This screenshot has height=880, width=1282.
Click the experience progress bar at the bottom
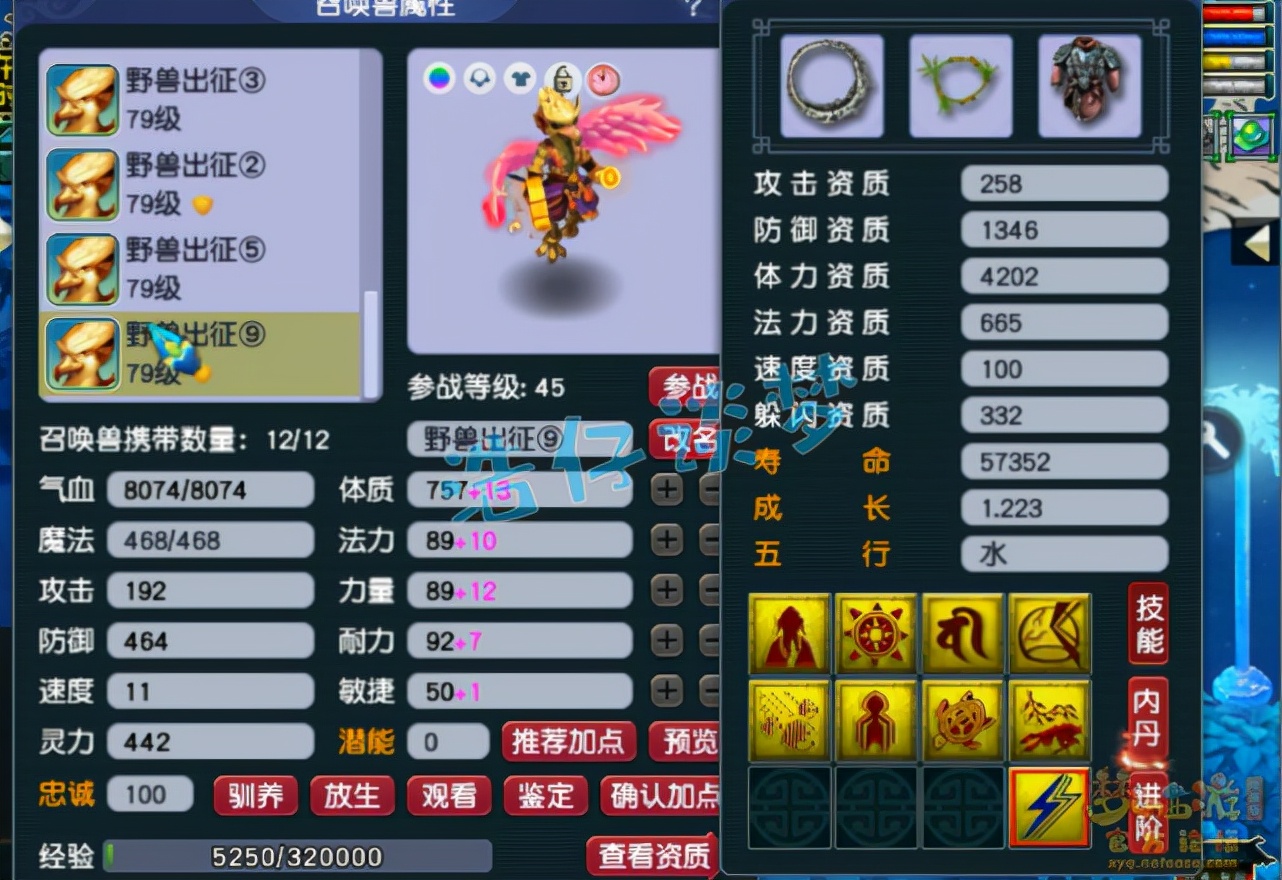tap(300, 857)
